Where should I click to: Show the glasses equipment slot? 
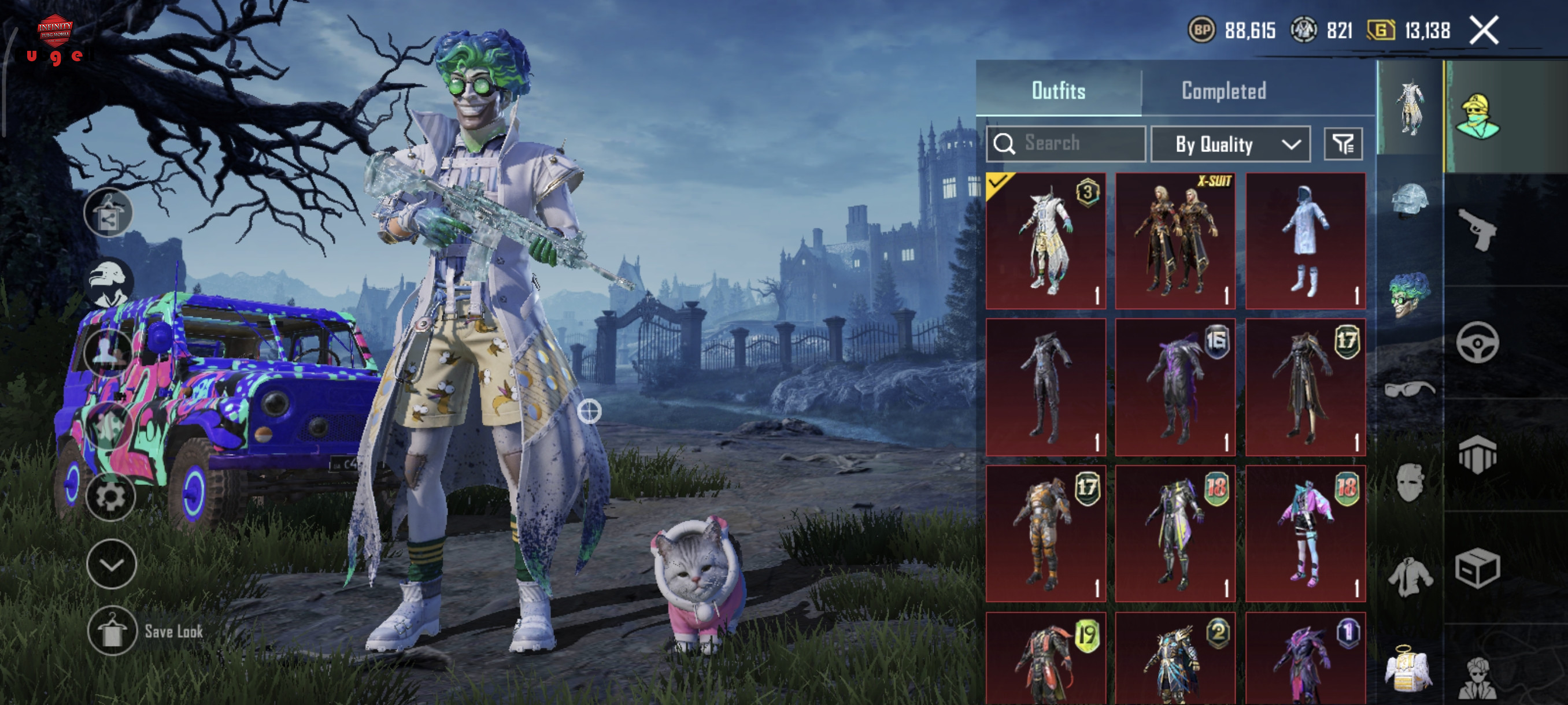click(x=1409, y=388)
